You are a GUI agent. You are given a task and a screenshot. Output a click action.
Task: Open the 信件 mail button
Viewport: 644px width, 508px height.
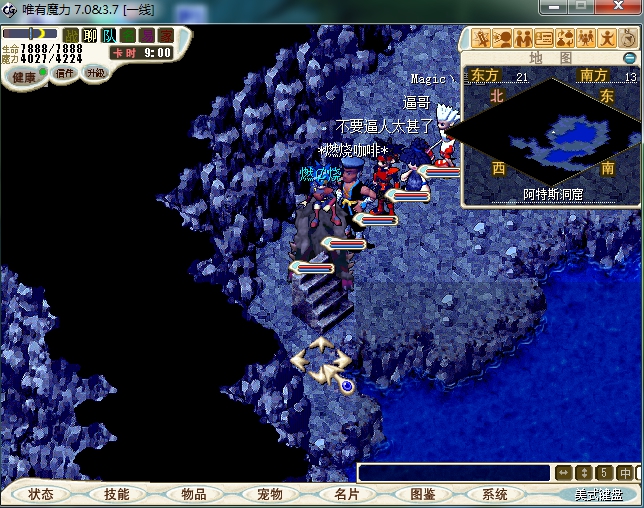pos(65,73)
